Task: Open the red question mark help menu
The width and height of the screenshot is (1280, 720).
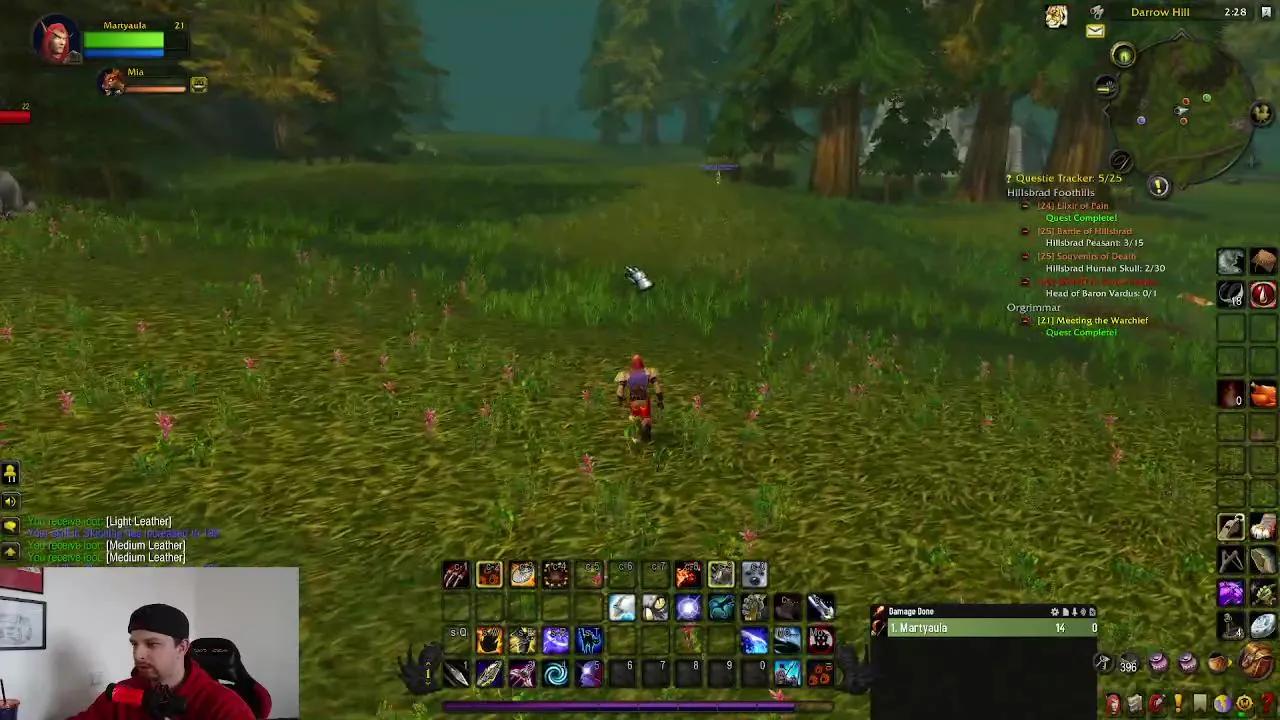Action: 1266,703
